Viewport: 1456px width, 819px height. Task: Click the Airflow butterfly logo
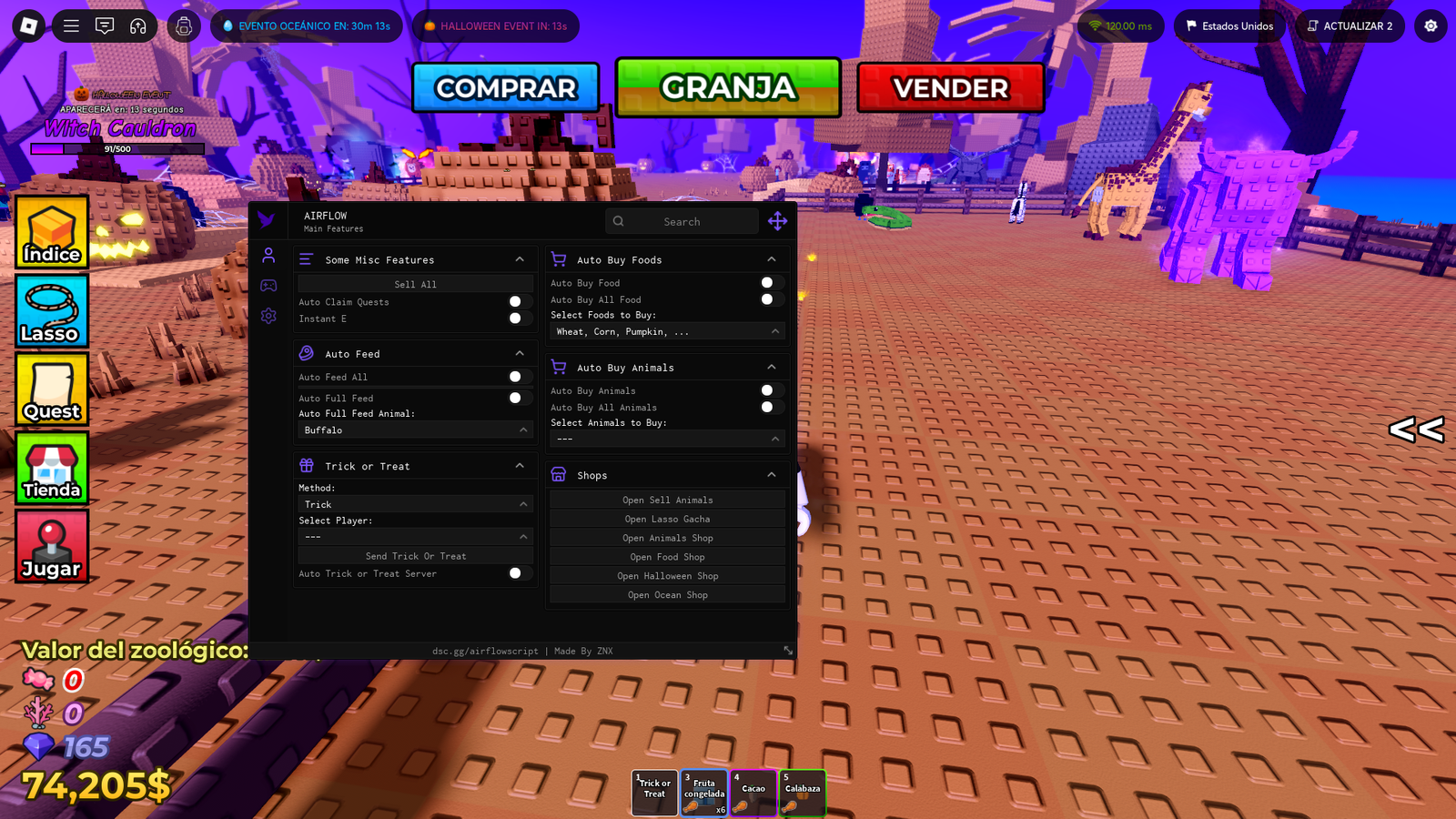267,219
